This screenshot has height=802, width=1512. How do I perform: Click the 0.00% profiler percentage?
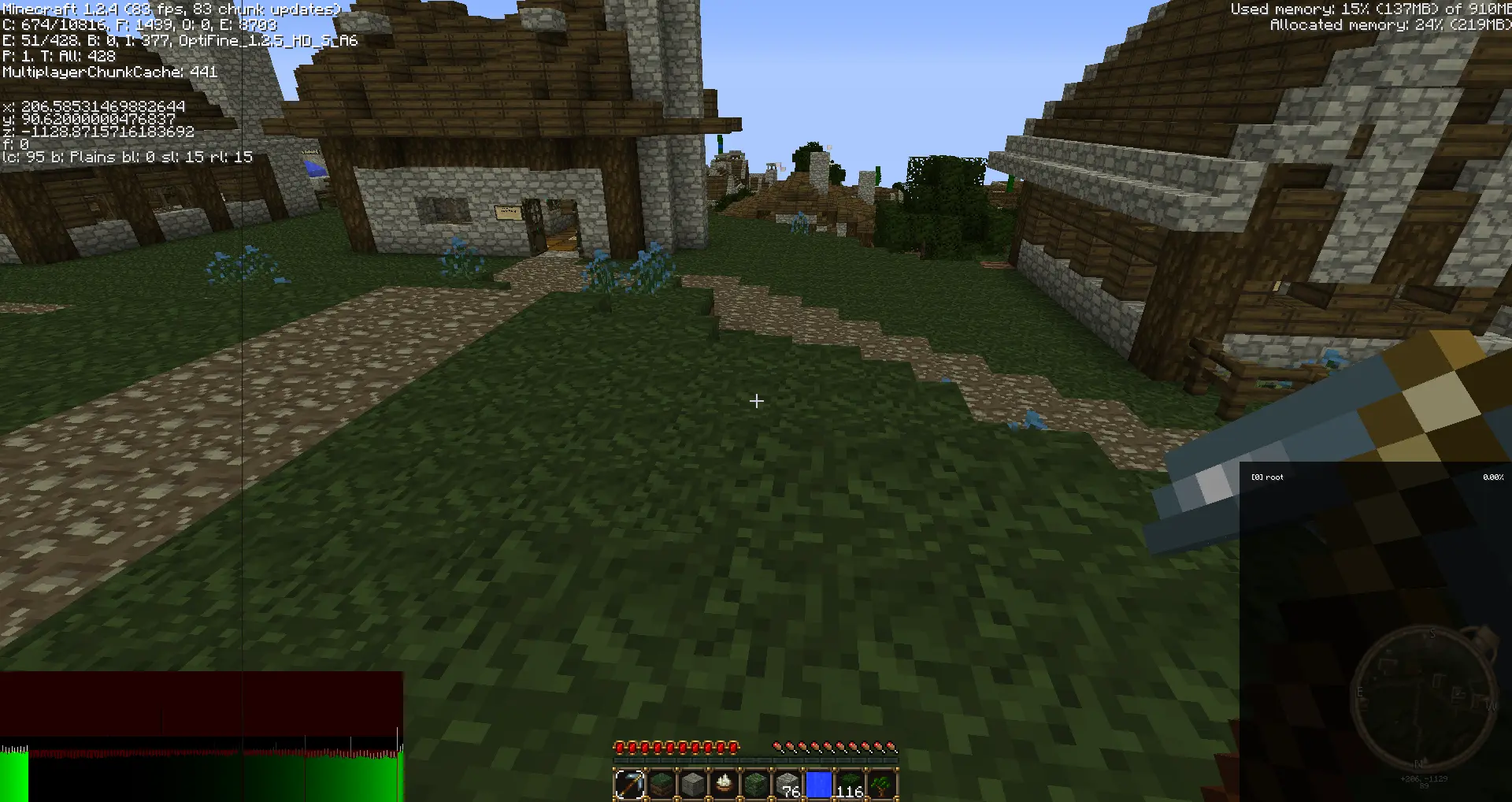pyautogui.click(x=1493, y=477)
